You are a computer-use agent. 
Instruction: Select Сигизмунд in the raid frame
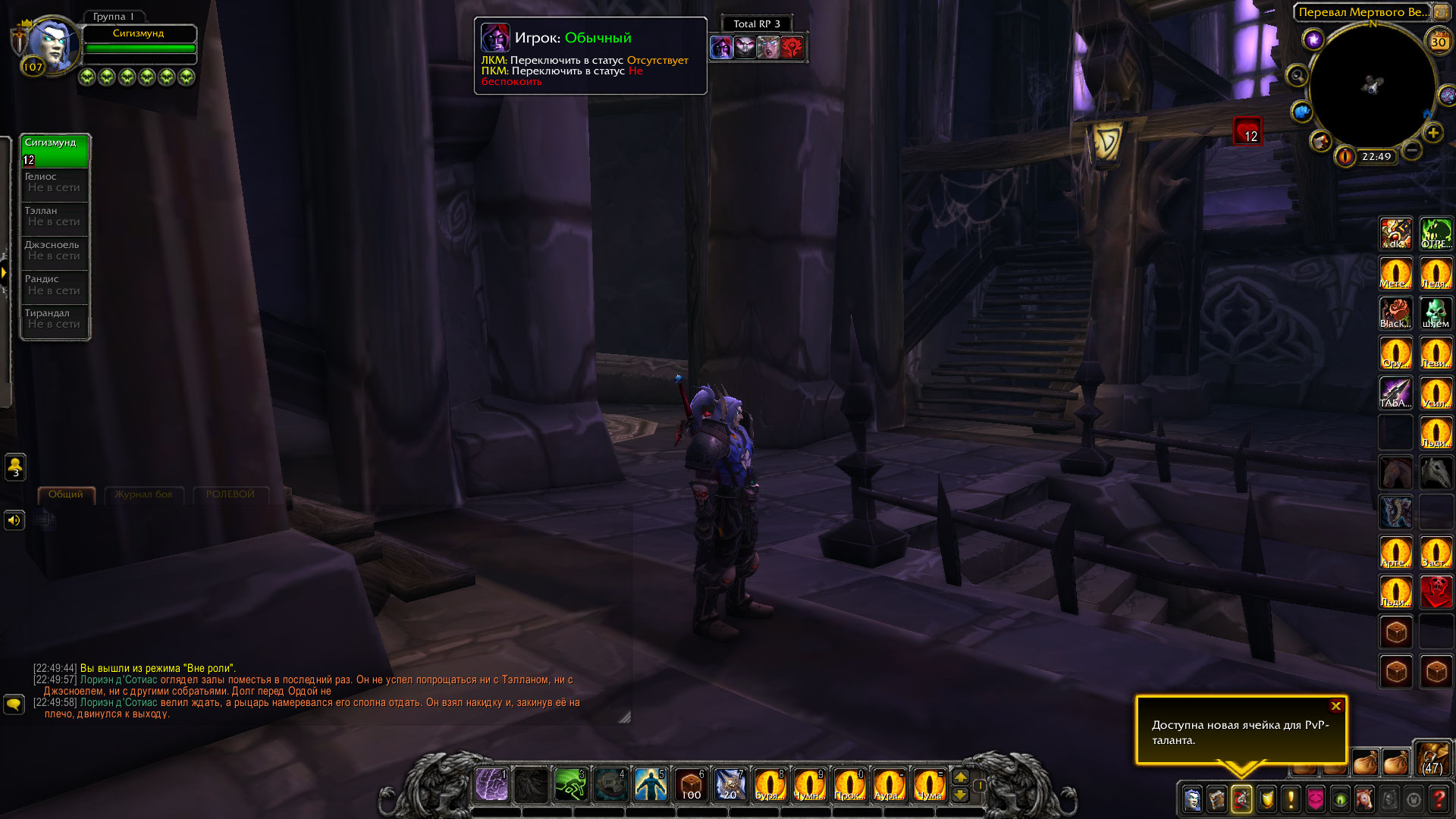(55, 150)
